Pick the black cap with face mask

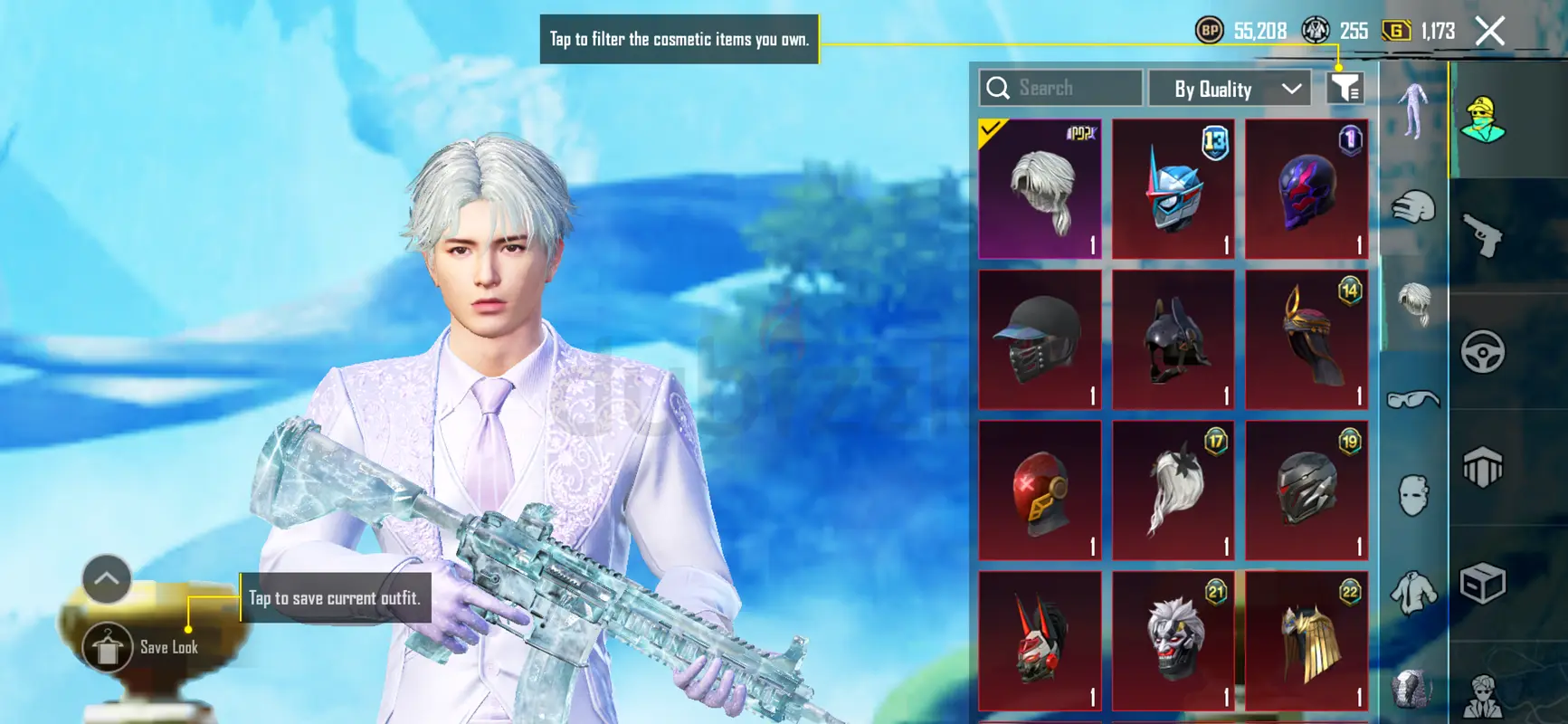[1040, 339]
